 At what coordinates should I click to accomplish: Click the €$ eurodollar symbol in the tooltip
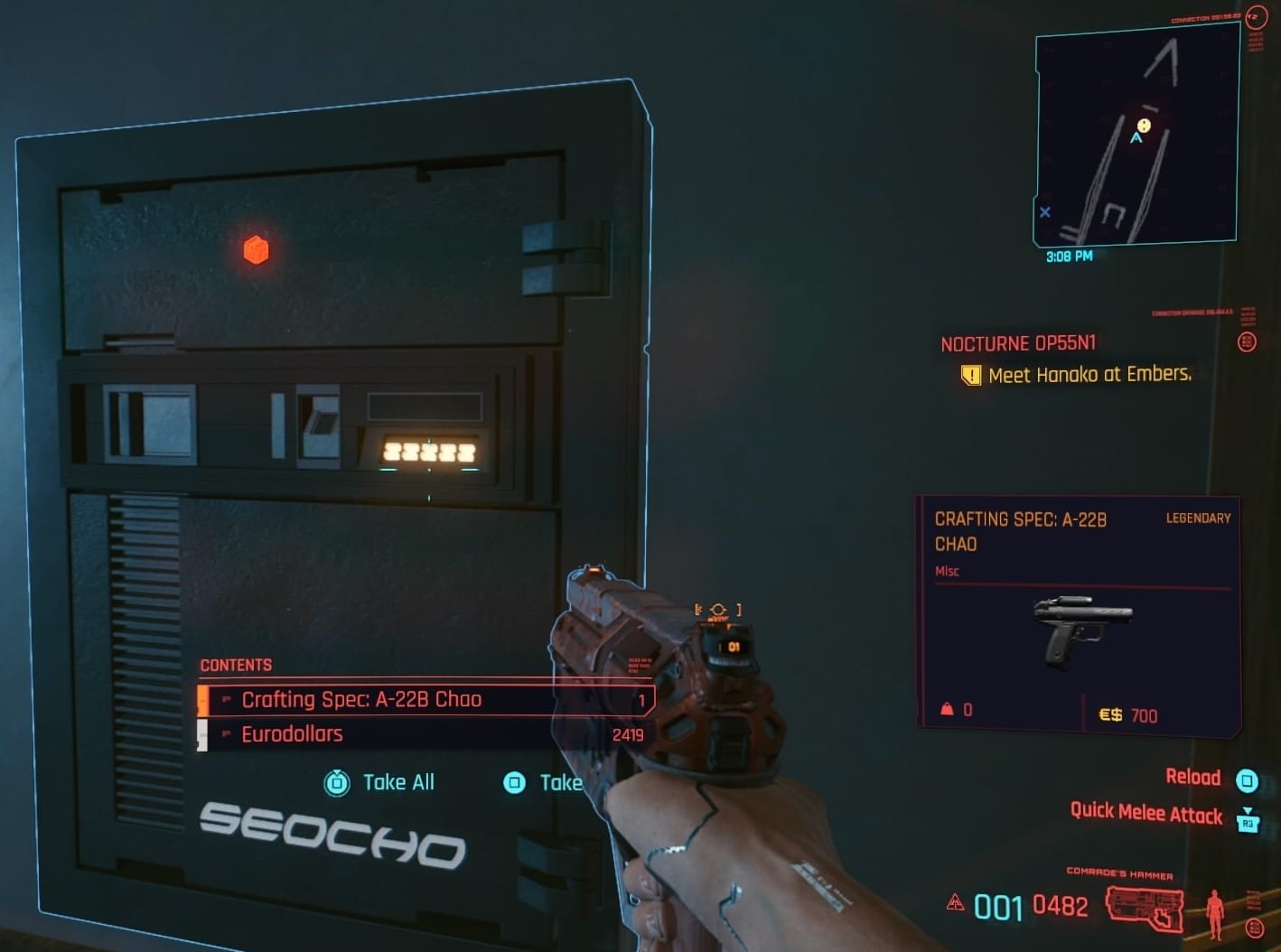click(x=1109, y=714)
